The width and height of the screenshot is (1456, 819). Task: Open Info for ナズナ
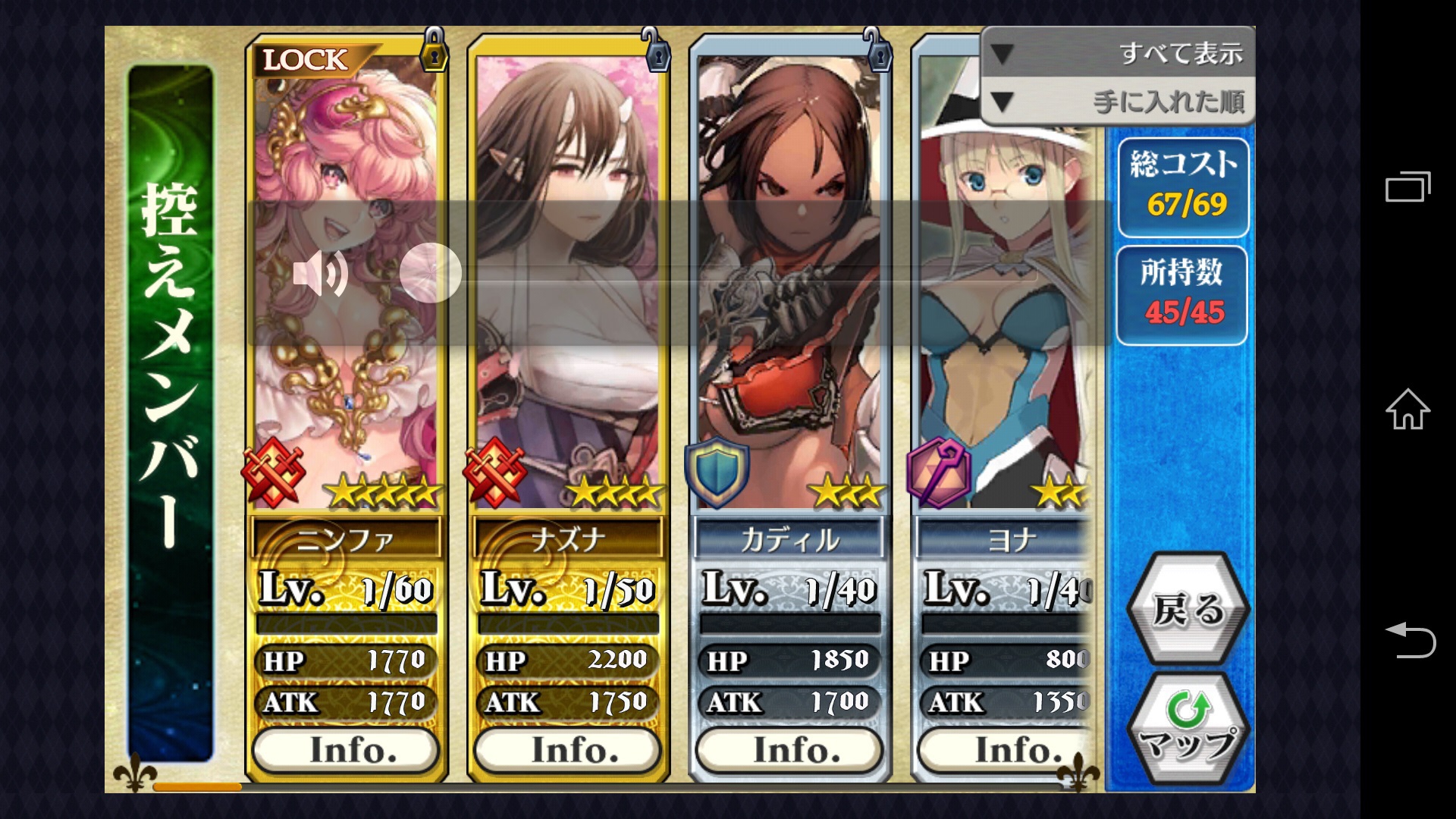click(x=567, y=750)
